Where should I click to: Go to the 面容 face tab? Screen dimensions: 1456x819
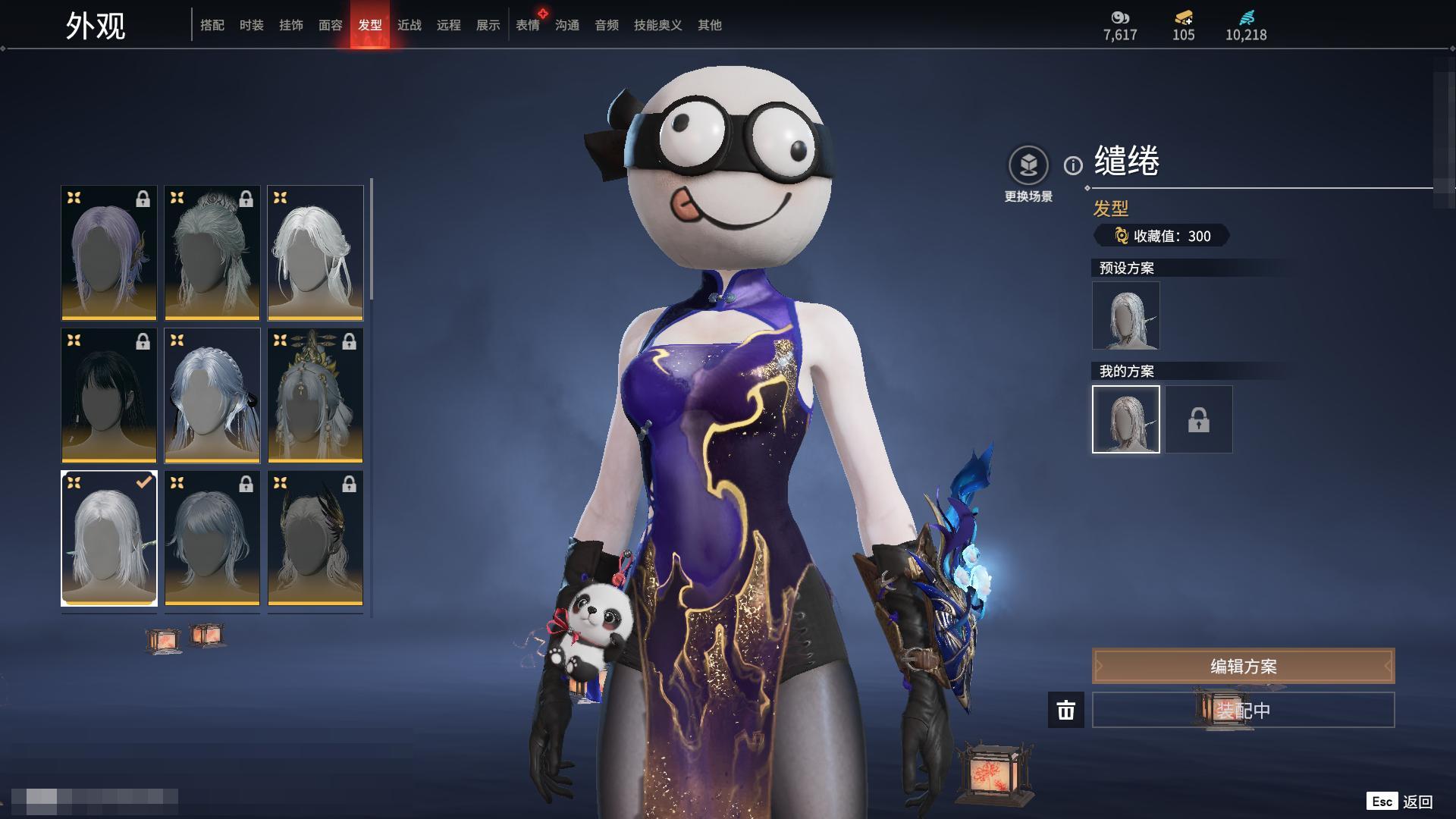(331, 25)
